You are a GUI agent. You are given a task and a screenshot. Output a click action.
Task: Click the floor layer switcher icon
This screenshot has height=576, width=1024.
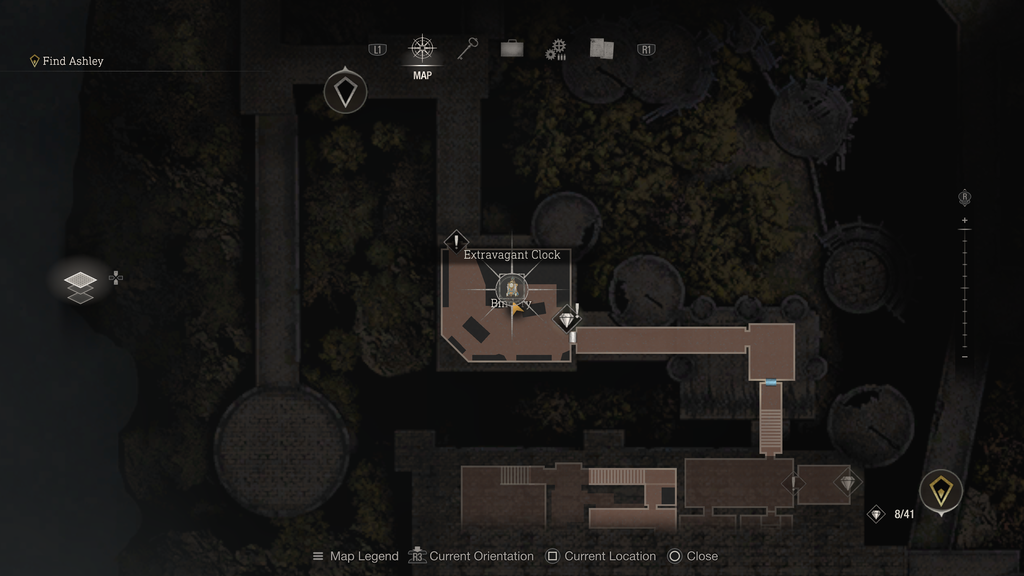(x=81, y=284)
